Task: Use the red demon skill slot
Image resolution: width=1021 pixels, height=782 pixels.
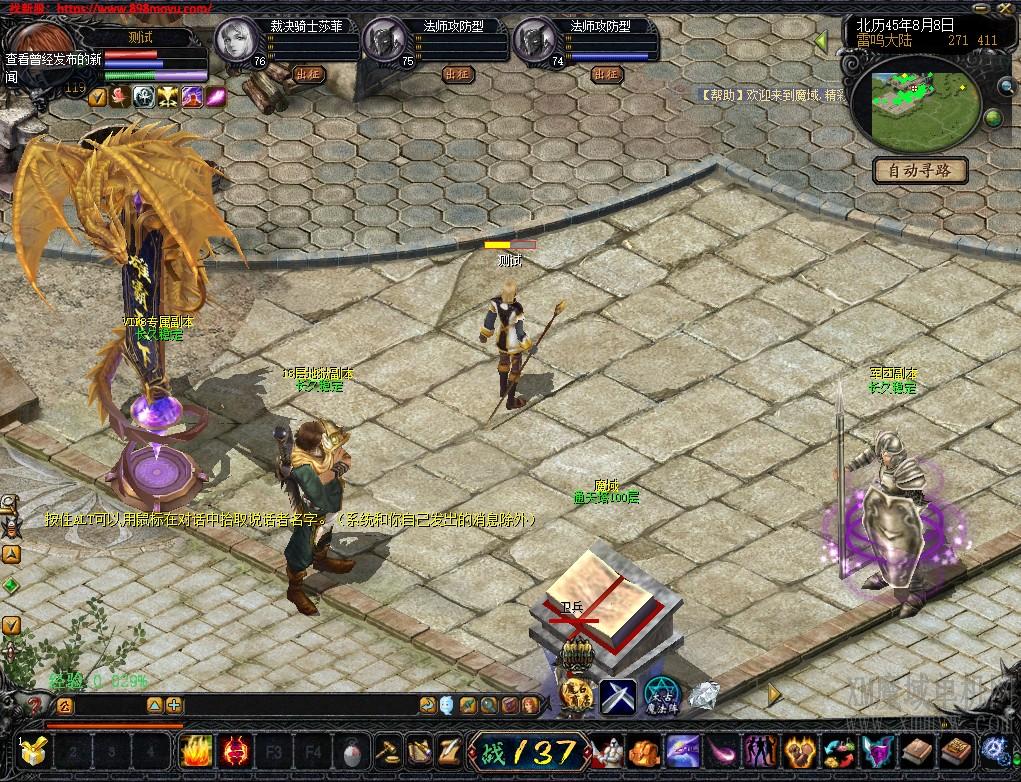Action: (237, 750)
